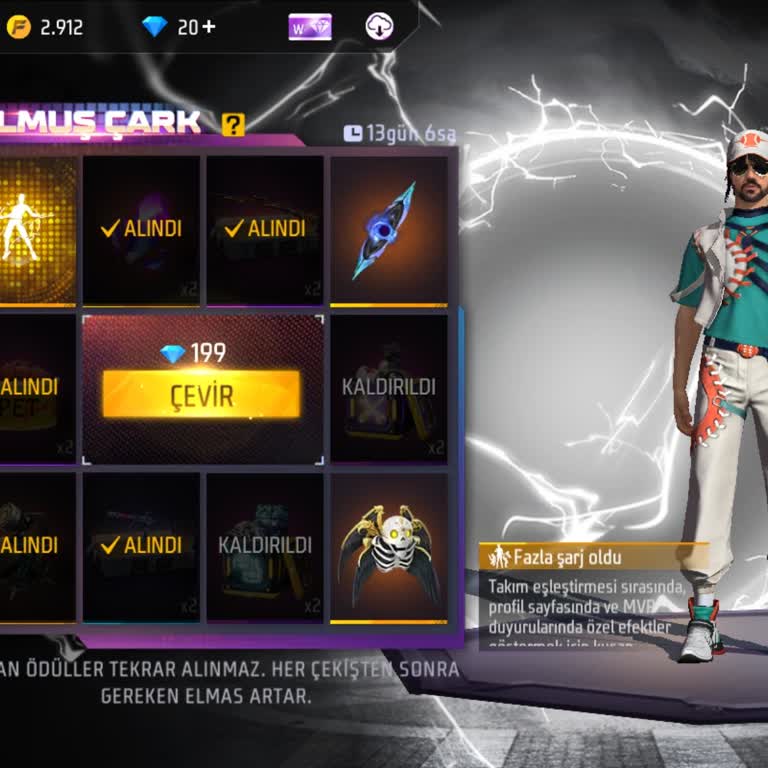Screen dimensions: 768x768
Task: Spin the wheel with the ÇEVİR button
Action: tap(201, 394)
